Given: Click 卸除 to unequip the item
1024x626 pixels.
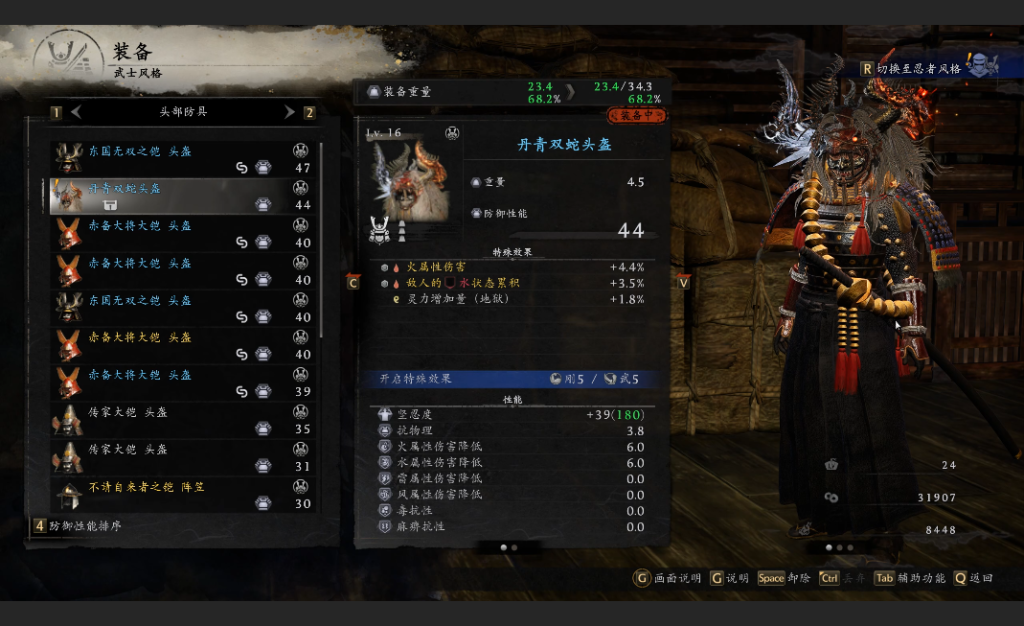Looking at the screenshot, I should tap(784, 578).
